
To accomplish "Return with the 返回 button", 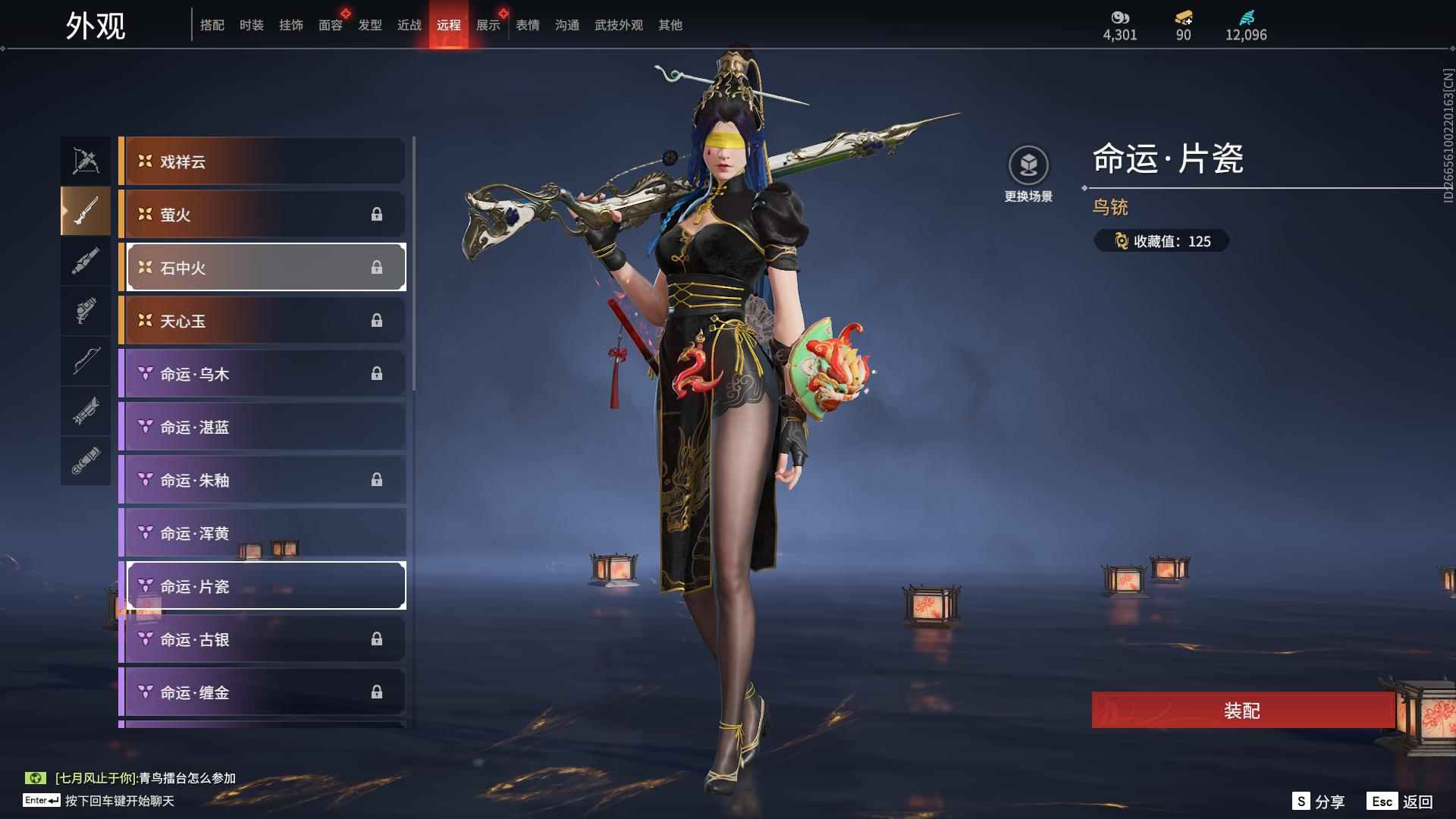I will [x=1400, y=802].
